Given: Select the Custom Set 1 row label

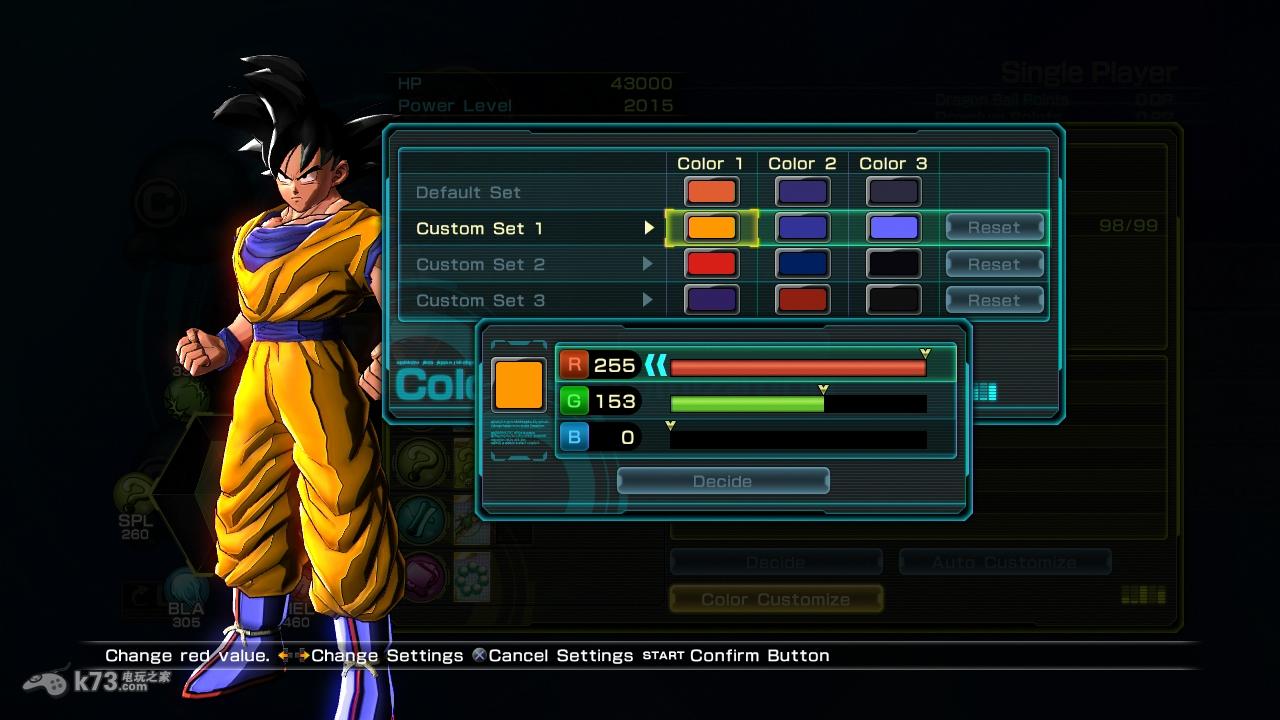Looking at the screenshot, I should click(x=479, y=229).
